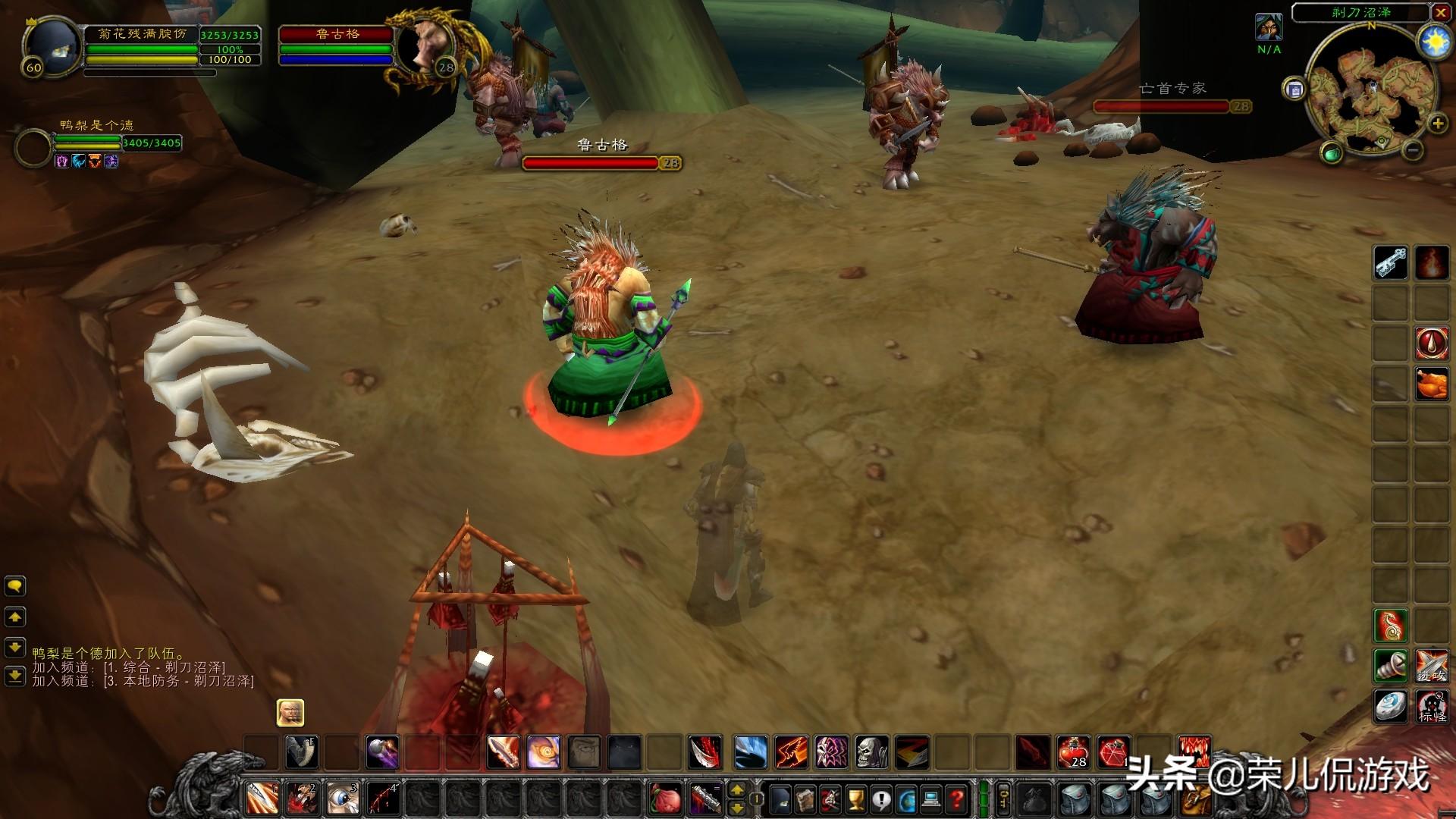Zoom in on the minimap

click(x=1437, y=124)
